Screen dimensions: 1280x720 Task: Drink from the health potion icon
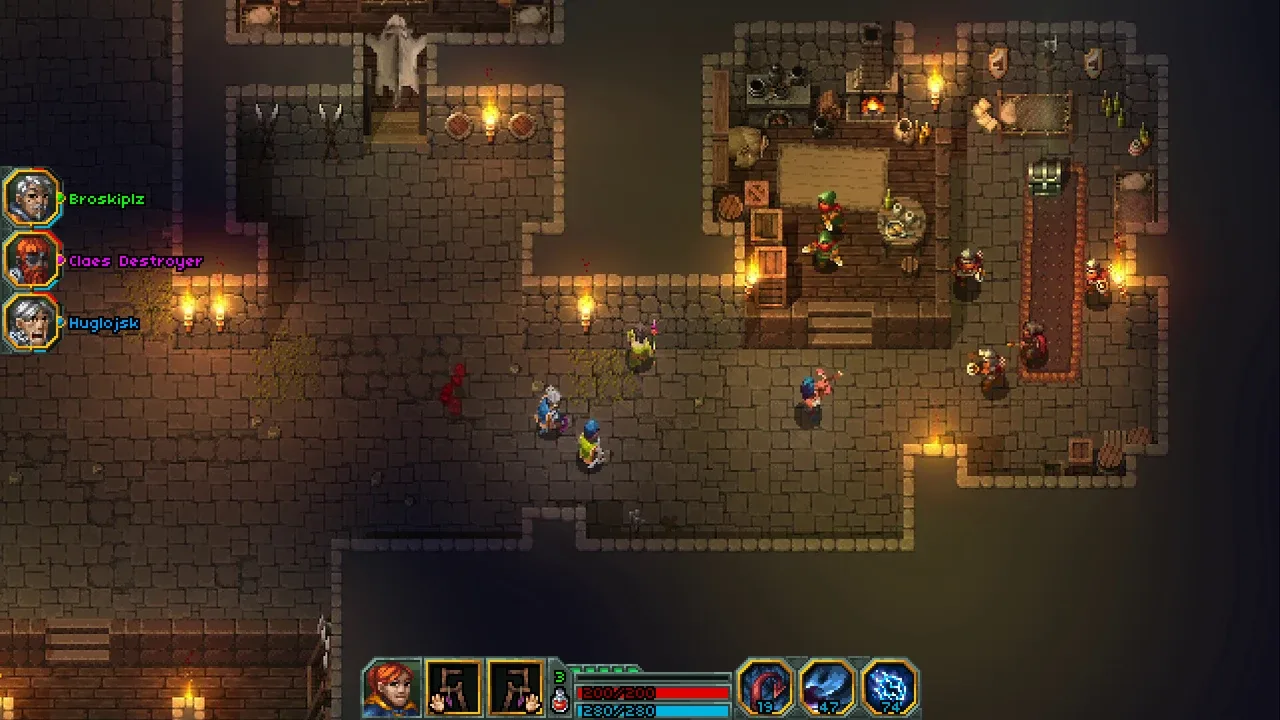558,703
